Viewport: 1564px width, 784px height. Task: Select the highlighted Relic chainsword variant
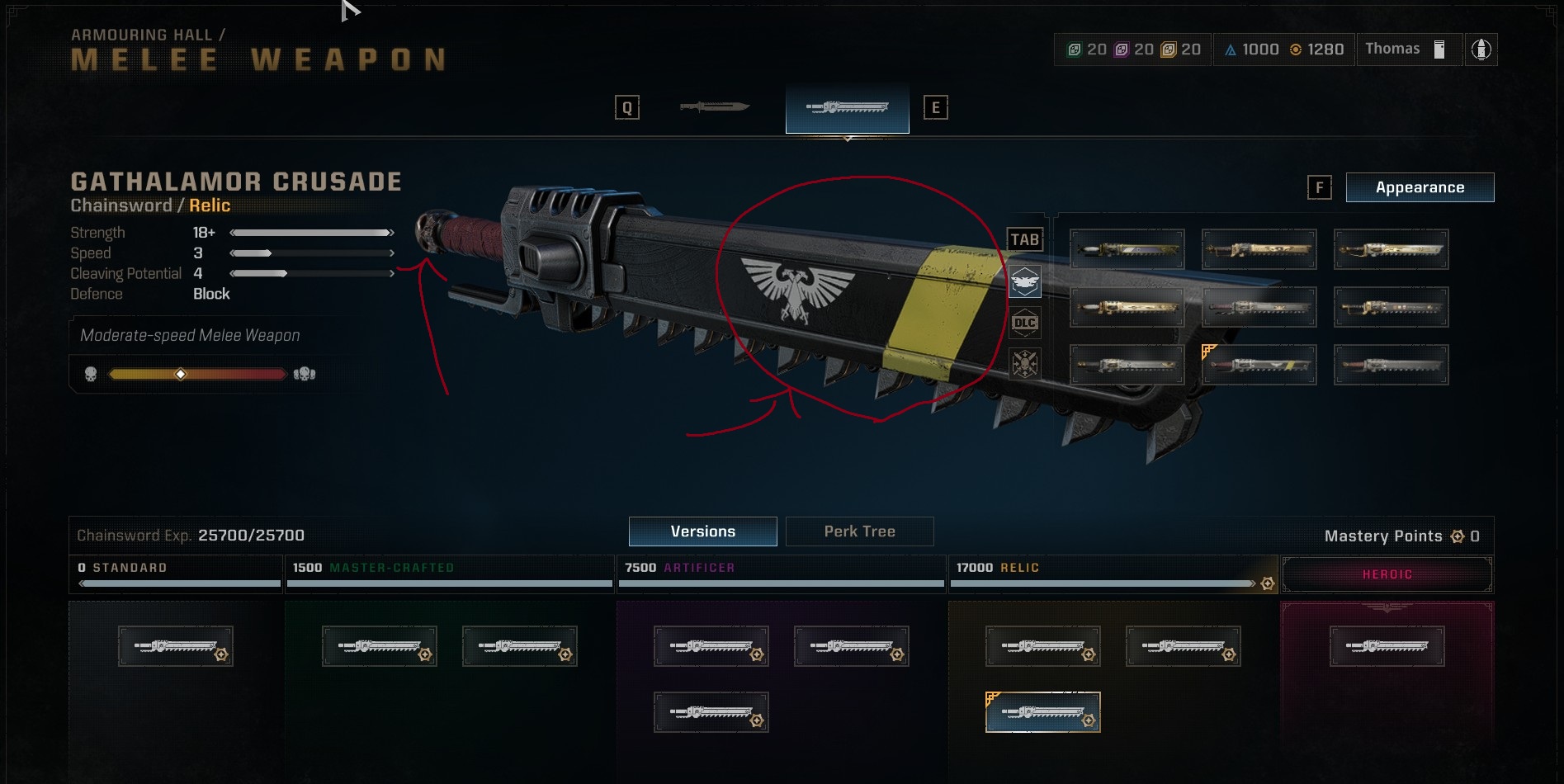(1043, 711)
